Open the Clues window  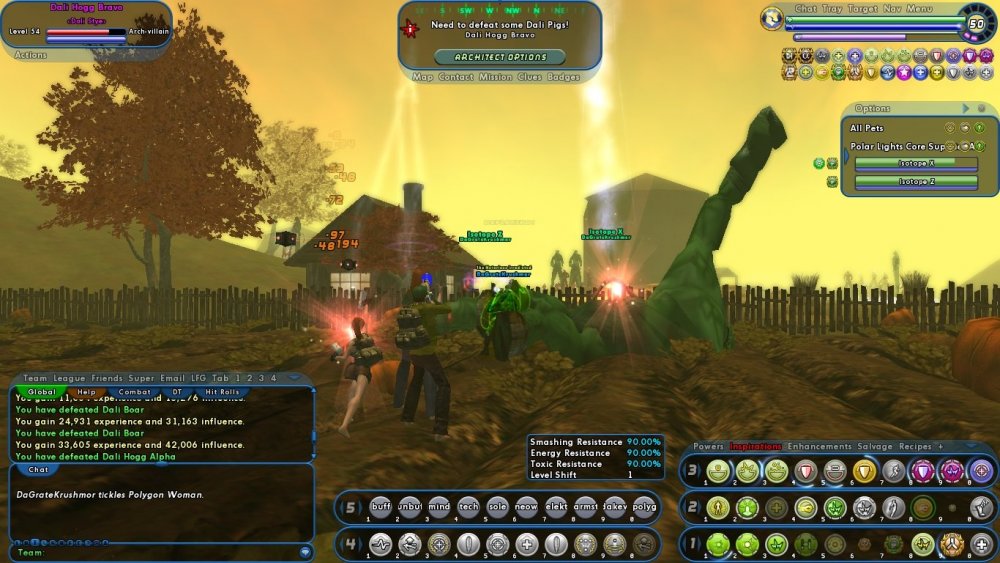click(x=531, y=77)
